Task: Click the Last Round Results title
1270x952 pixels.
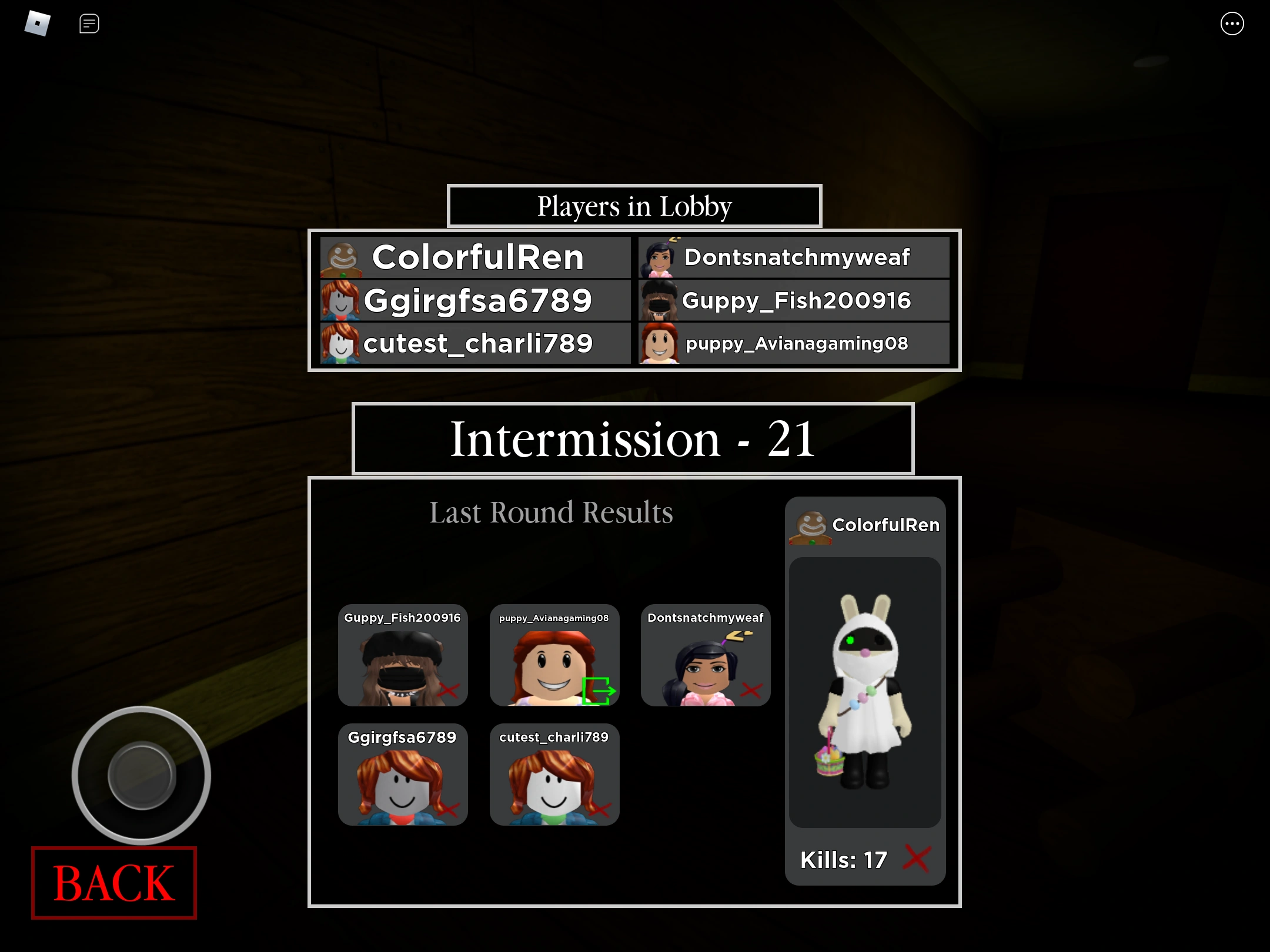Action: pyautogui.click(x=551, y=512)
